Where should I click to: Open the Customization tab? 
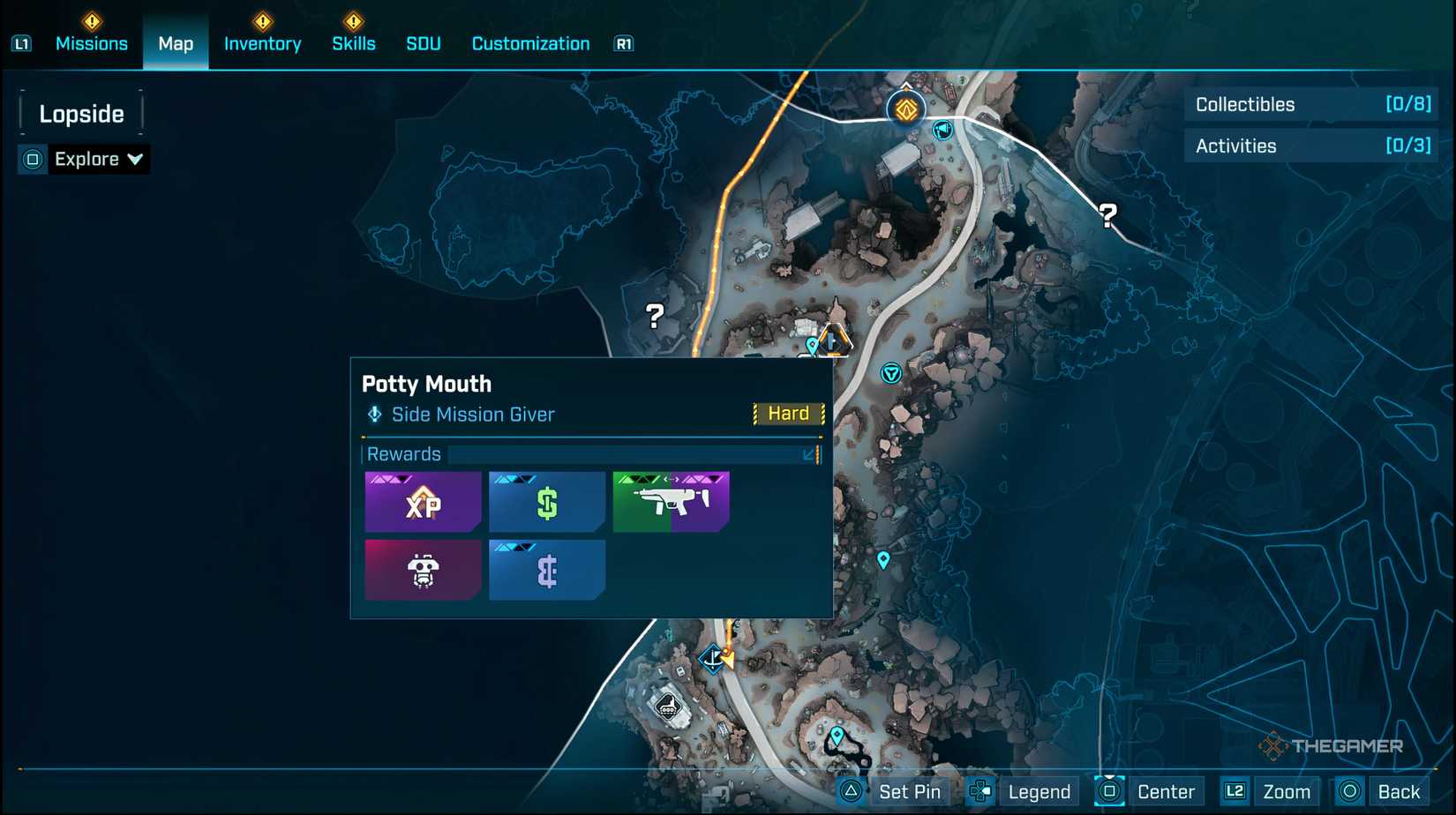point(529,43)
